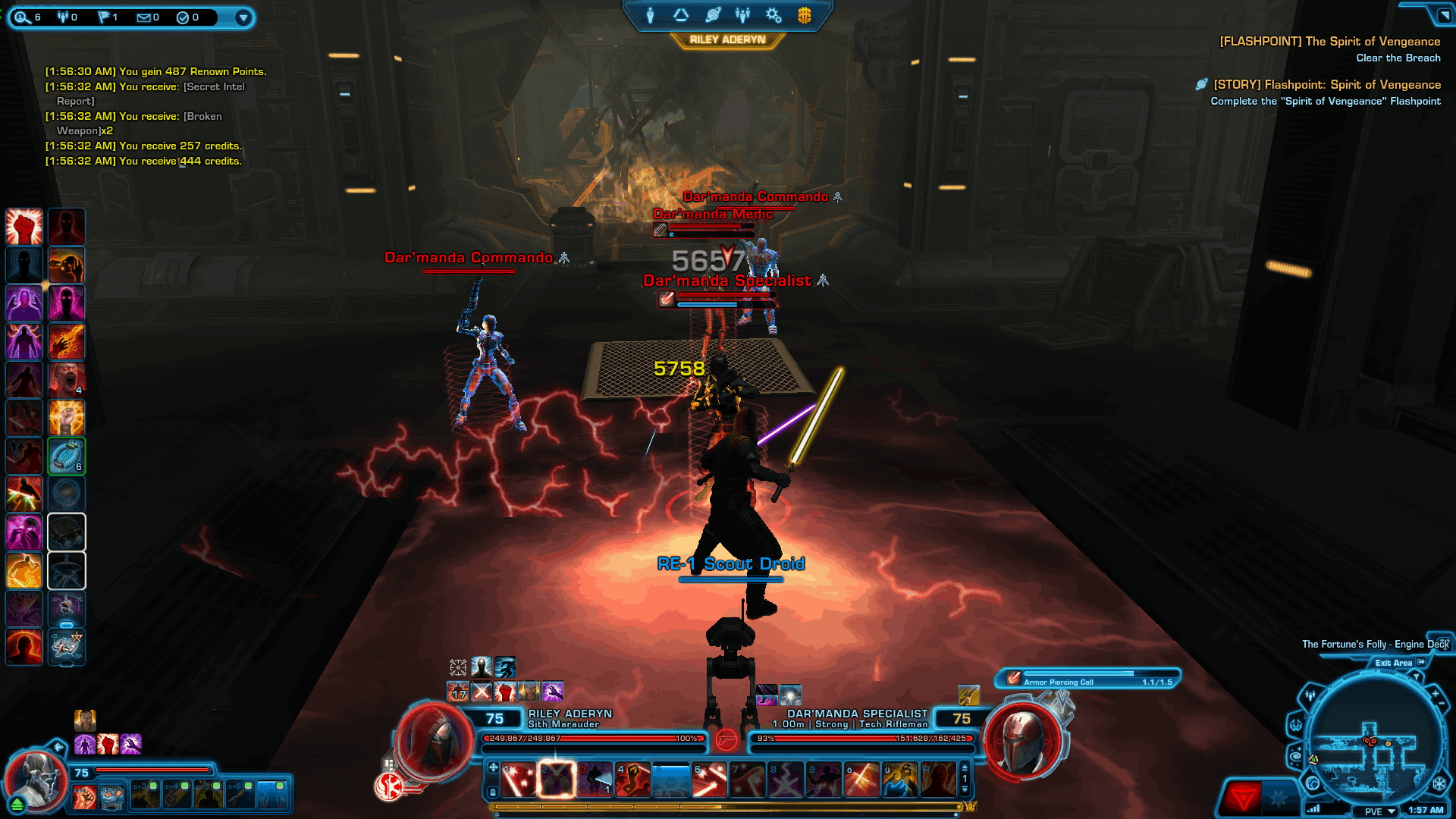Open the Character Sheet from the top menu

tap(651, 14)
